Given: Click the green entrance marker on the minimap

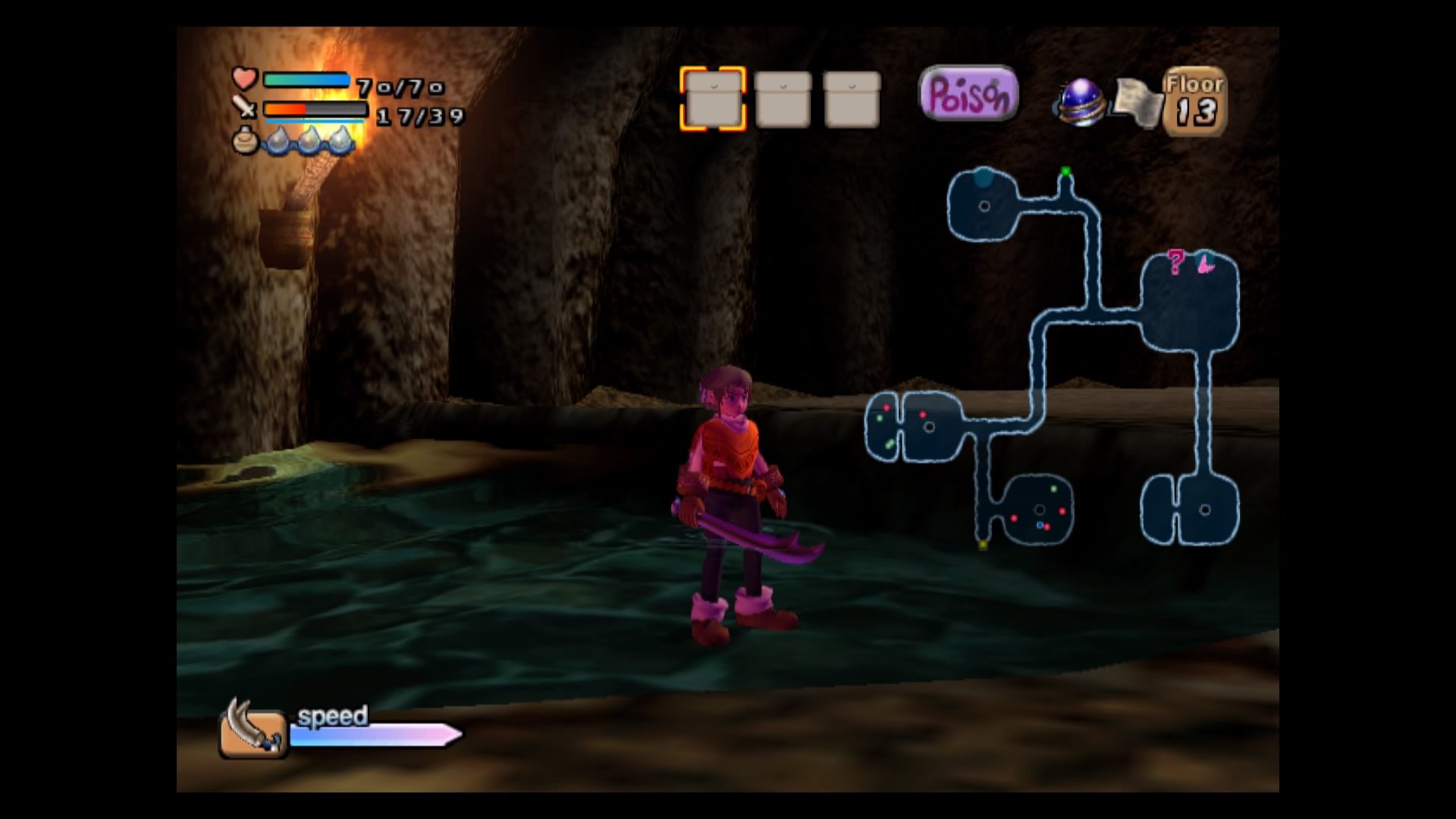Looking at the screenshot, I should coord(1065,172).
